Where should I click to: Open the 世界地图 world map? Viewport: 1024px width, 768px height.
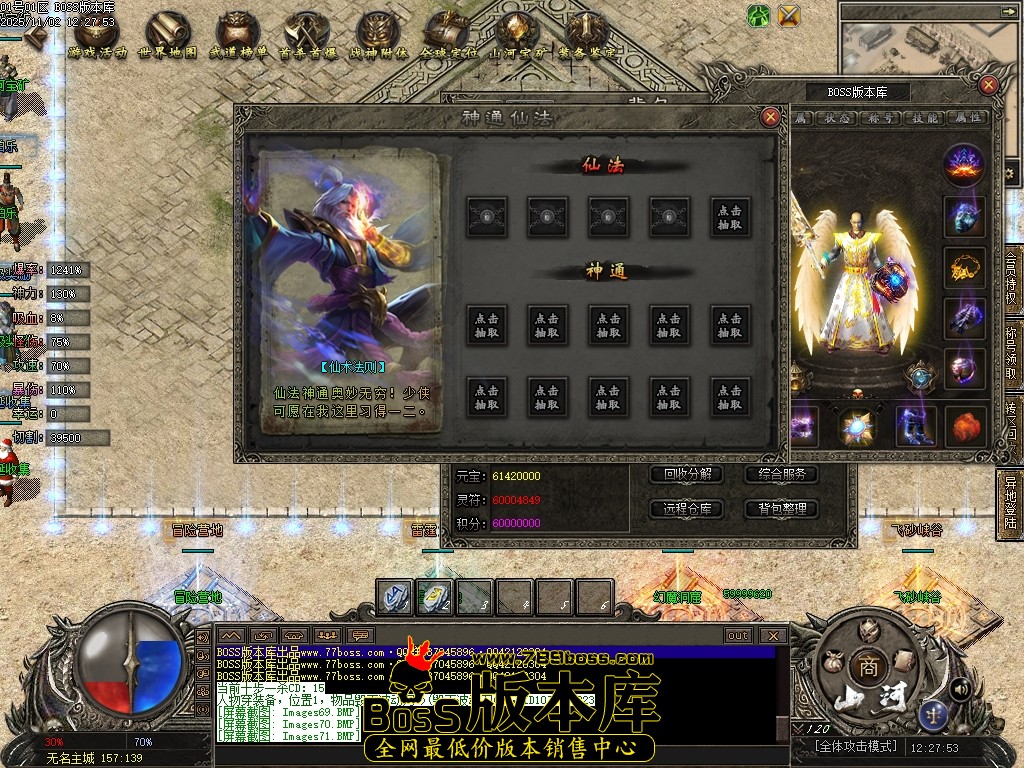click(x=168, y=38)
